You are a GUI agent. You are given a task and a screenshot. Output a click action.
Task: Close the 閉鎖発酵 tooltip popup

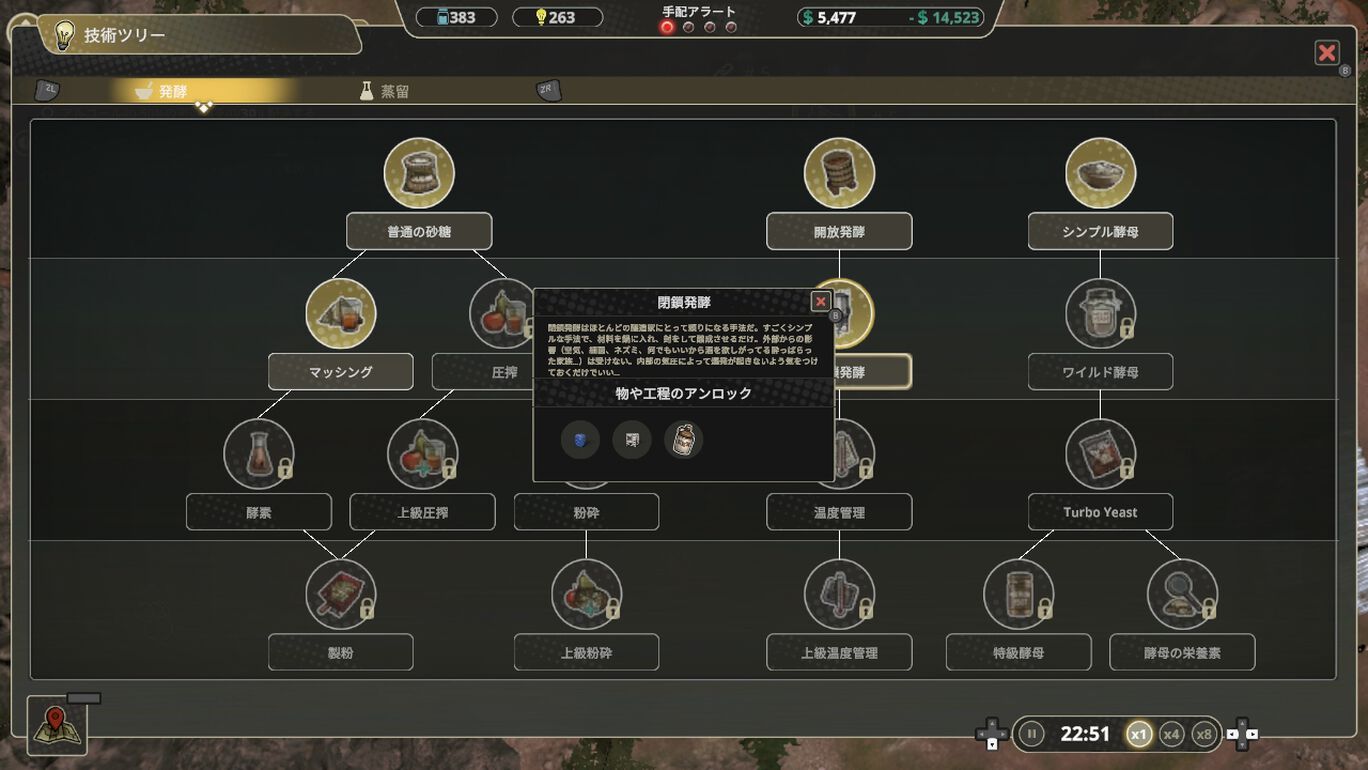click(x=820, y=301)
